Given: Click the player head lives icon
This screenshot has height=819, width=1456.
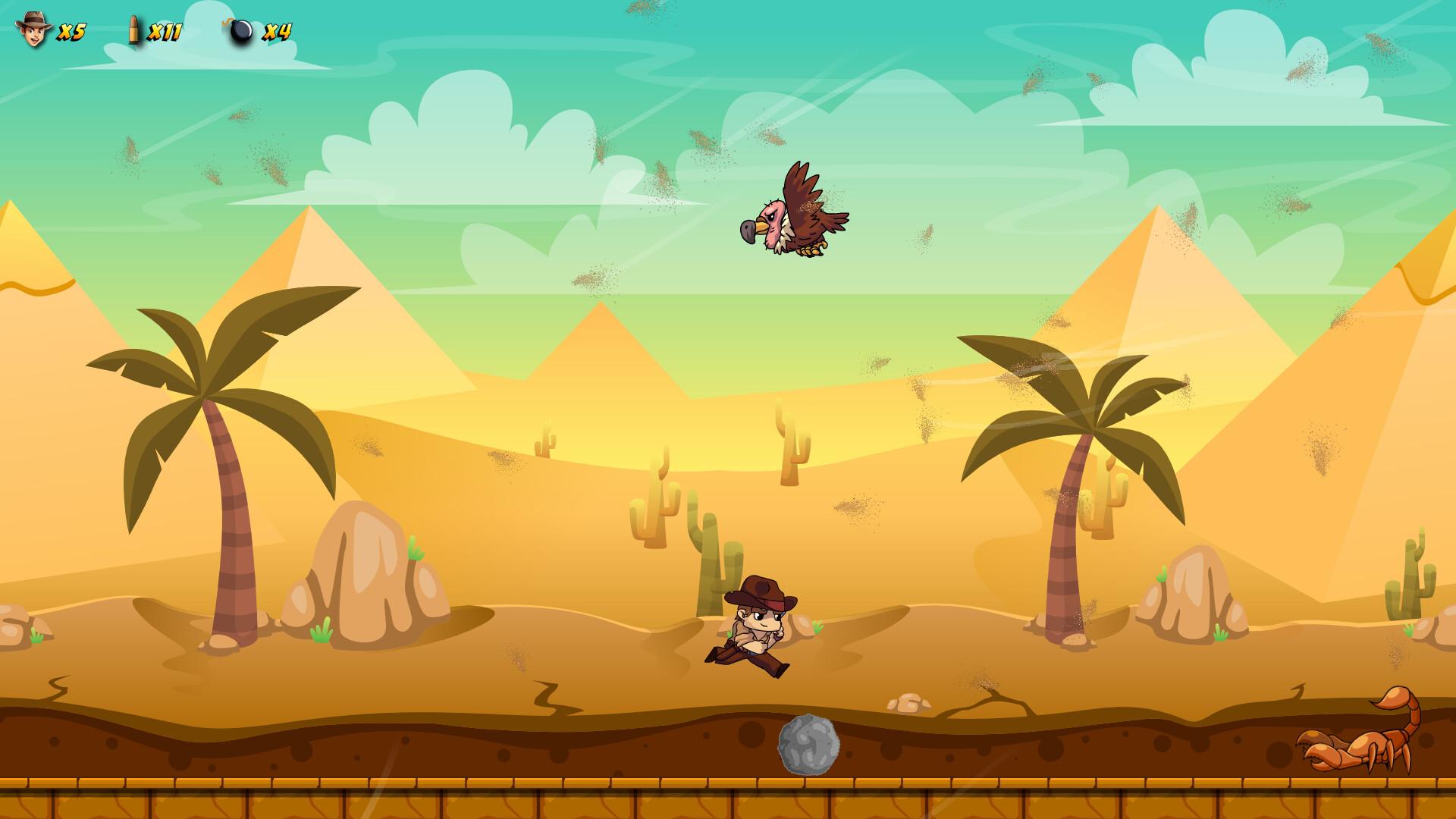Looking at the screenshot, I should (x=34, y=29).
